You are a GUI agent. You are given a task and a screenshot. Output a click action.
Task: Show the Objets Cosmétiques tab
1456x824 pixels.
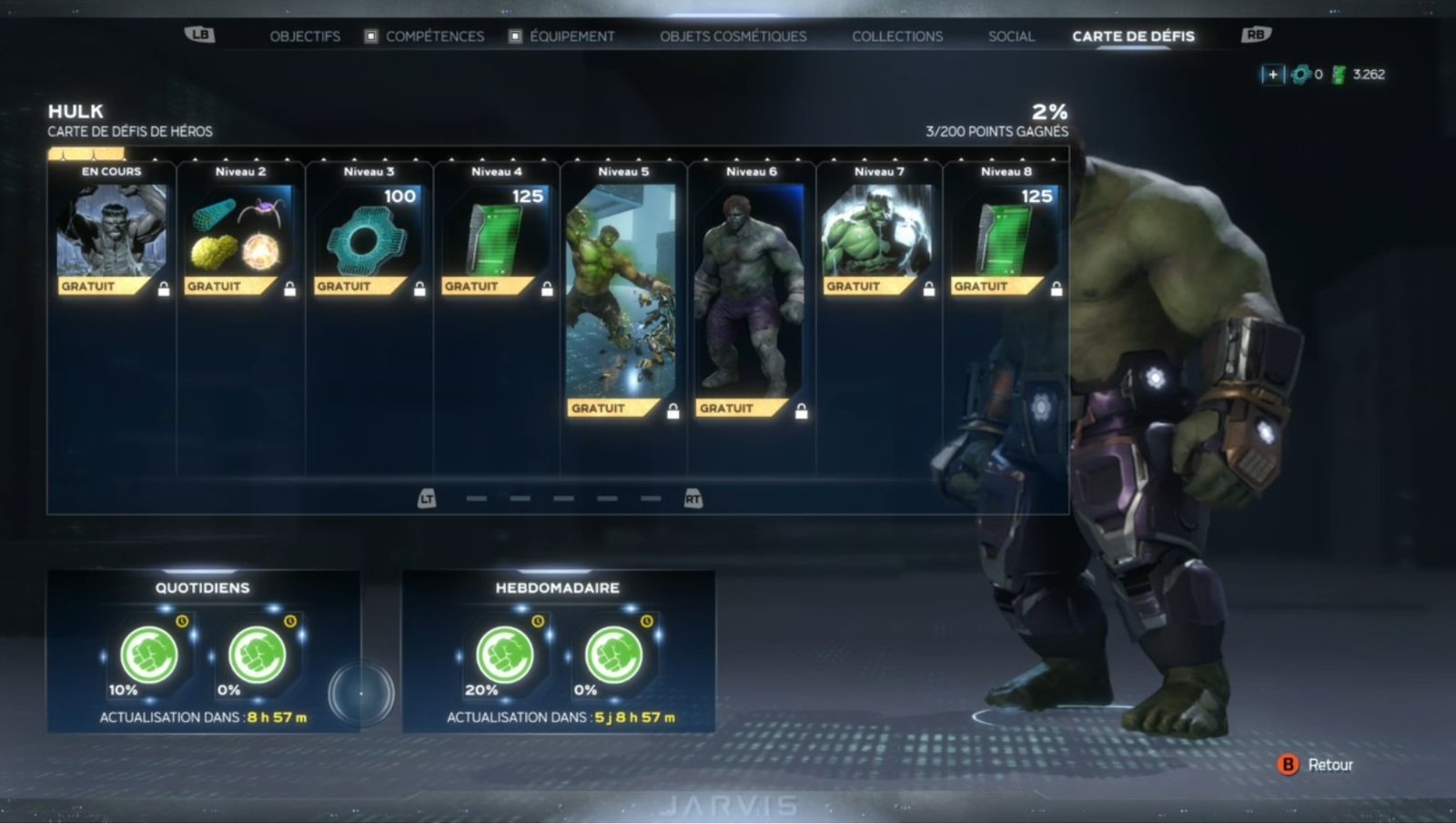pyautogui.click(x=733, y=36)
